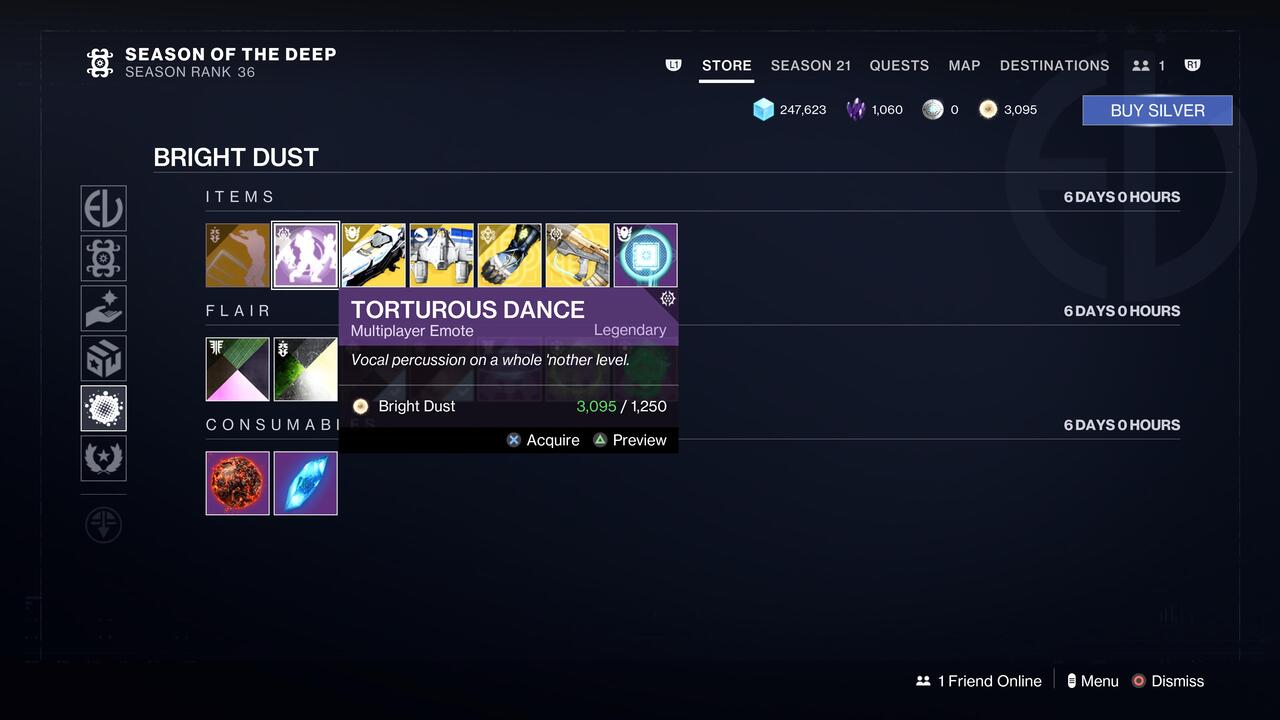
Task: Select the Map menu item
Action: [963, 65]
